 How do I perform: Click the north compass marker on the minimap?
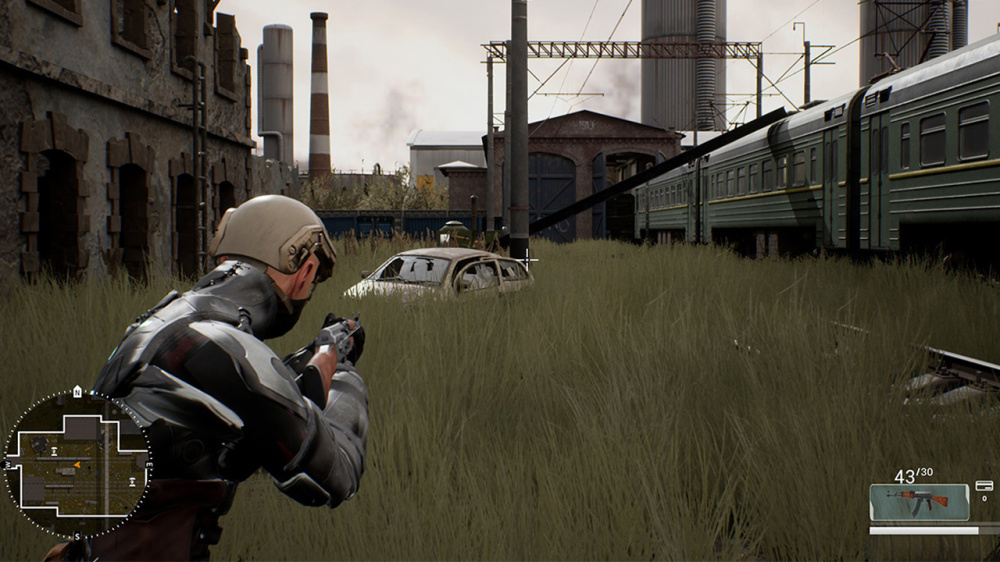click(77, 392)
